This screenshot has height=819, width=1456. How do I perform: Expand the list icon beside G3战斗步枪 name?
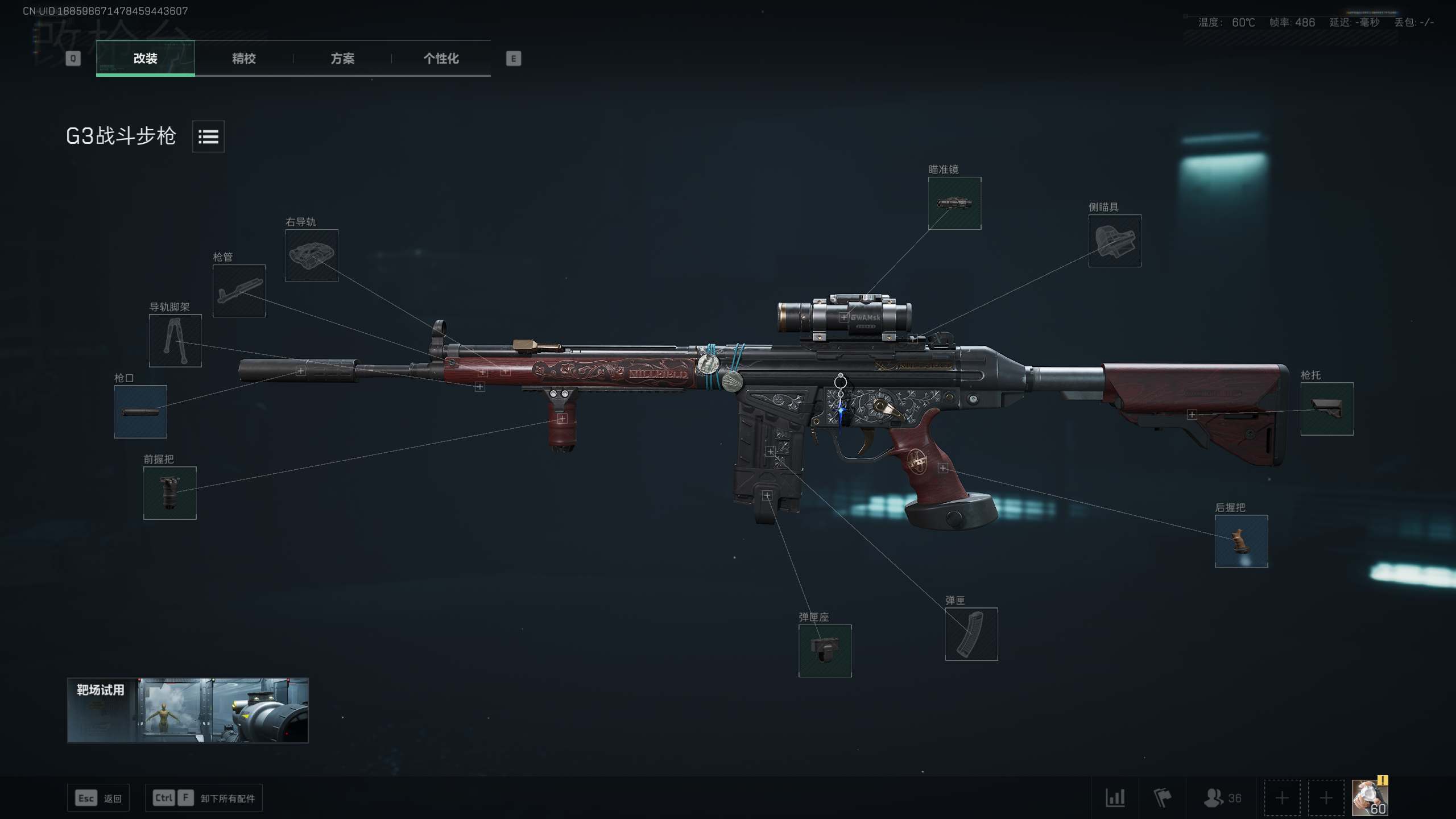pos(208,136)
